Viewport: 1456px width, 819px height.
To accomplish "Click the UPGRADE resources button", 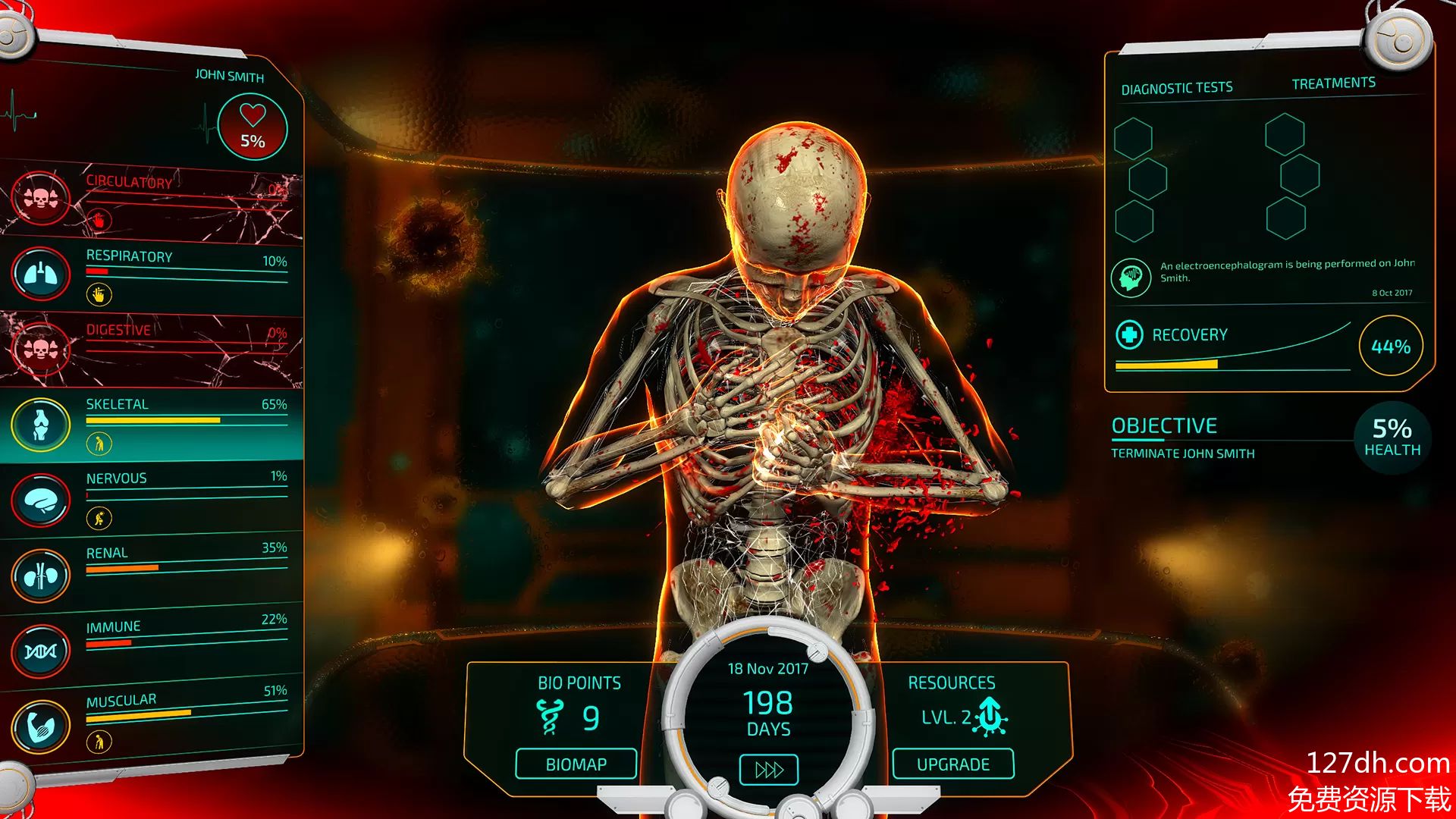I will 952,764.
